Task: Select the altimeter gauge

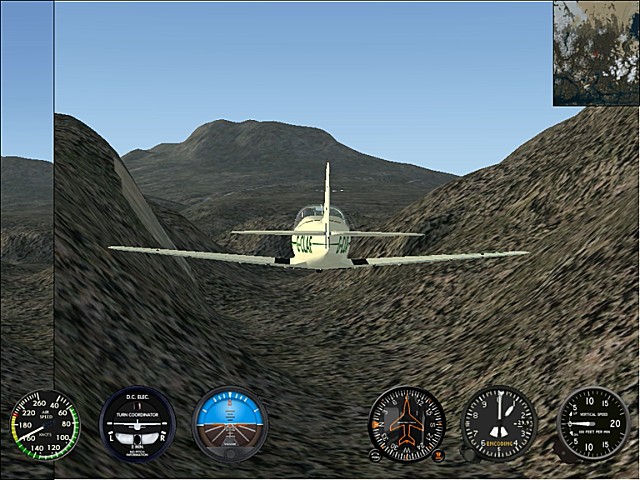Action: point(498,423)
